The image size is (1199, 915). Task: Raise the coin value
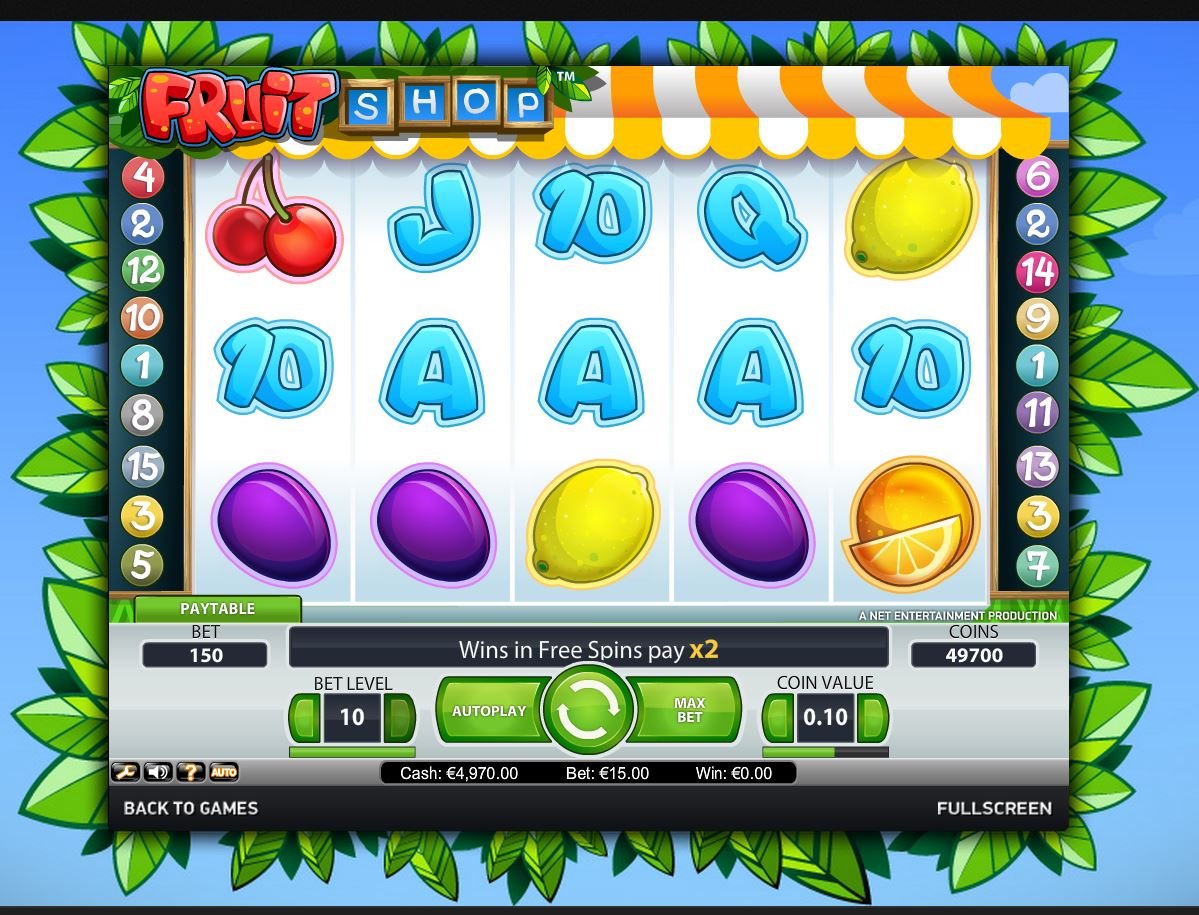point(873,717)
